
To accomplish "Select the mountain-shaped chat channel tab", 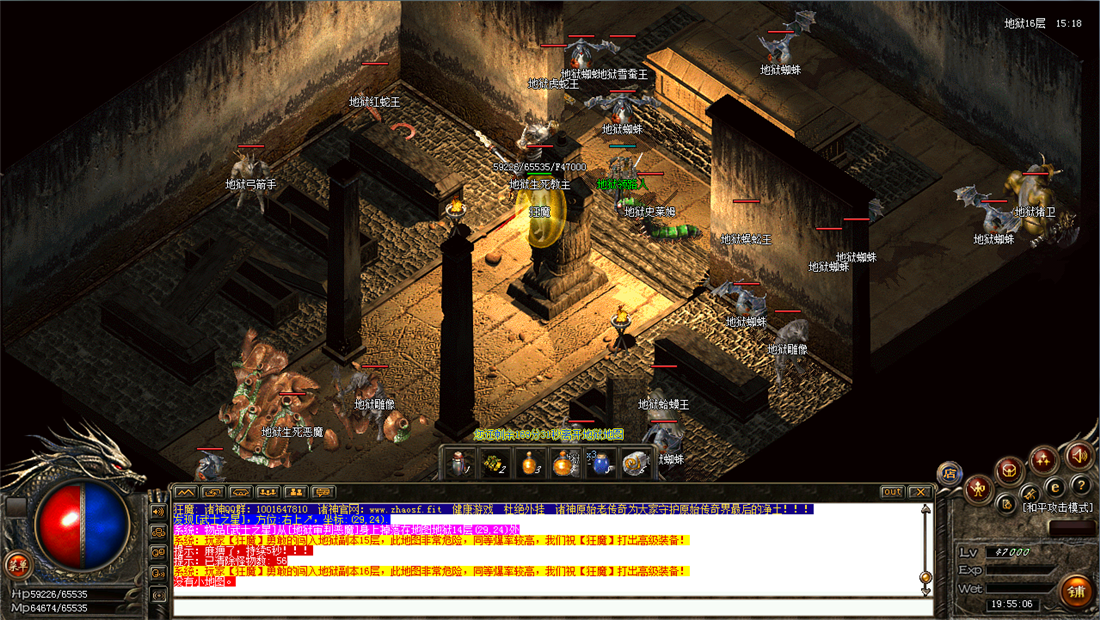I will coord(185,492).
